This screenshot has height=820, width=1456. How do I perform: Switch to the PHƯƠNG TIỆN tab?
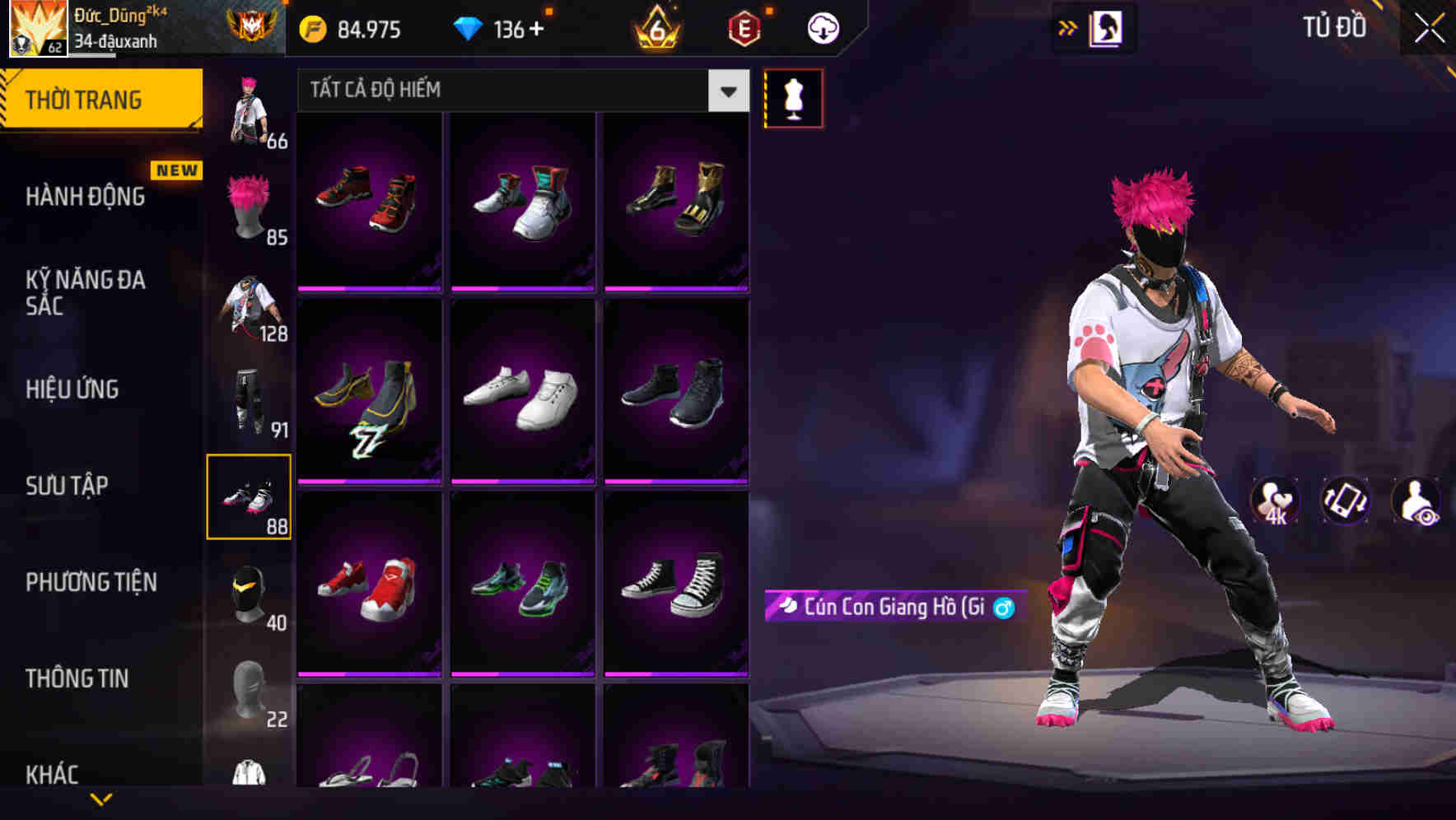click(91, 581)
